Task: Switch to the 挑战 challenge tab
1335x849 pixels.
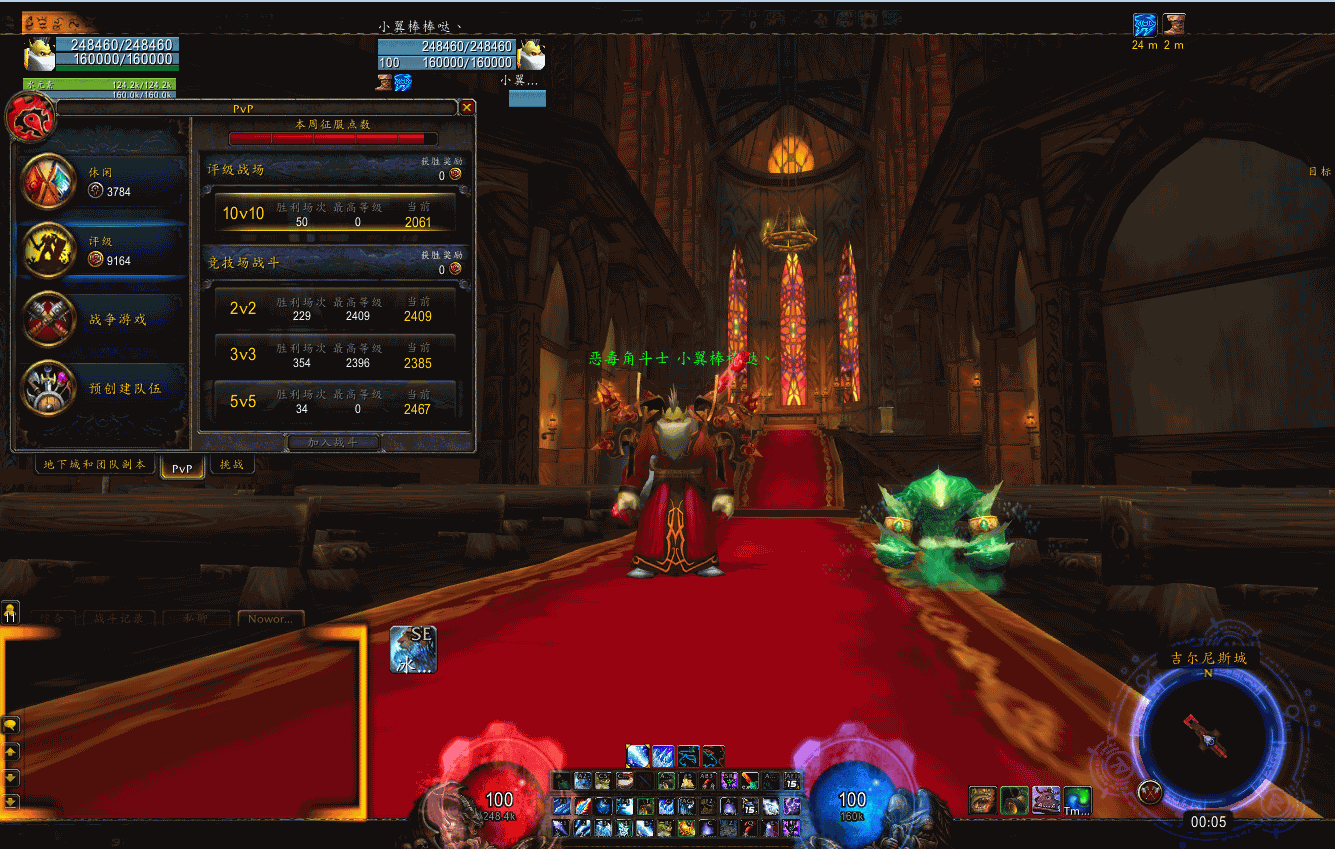Action: click(232, 465)
